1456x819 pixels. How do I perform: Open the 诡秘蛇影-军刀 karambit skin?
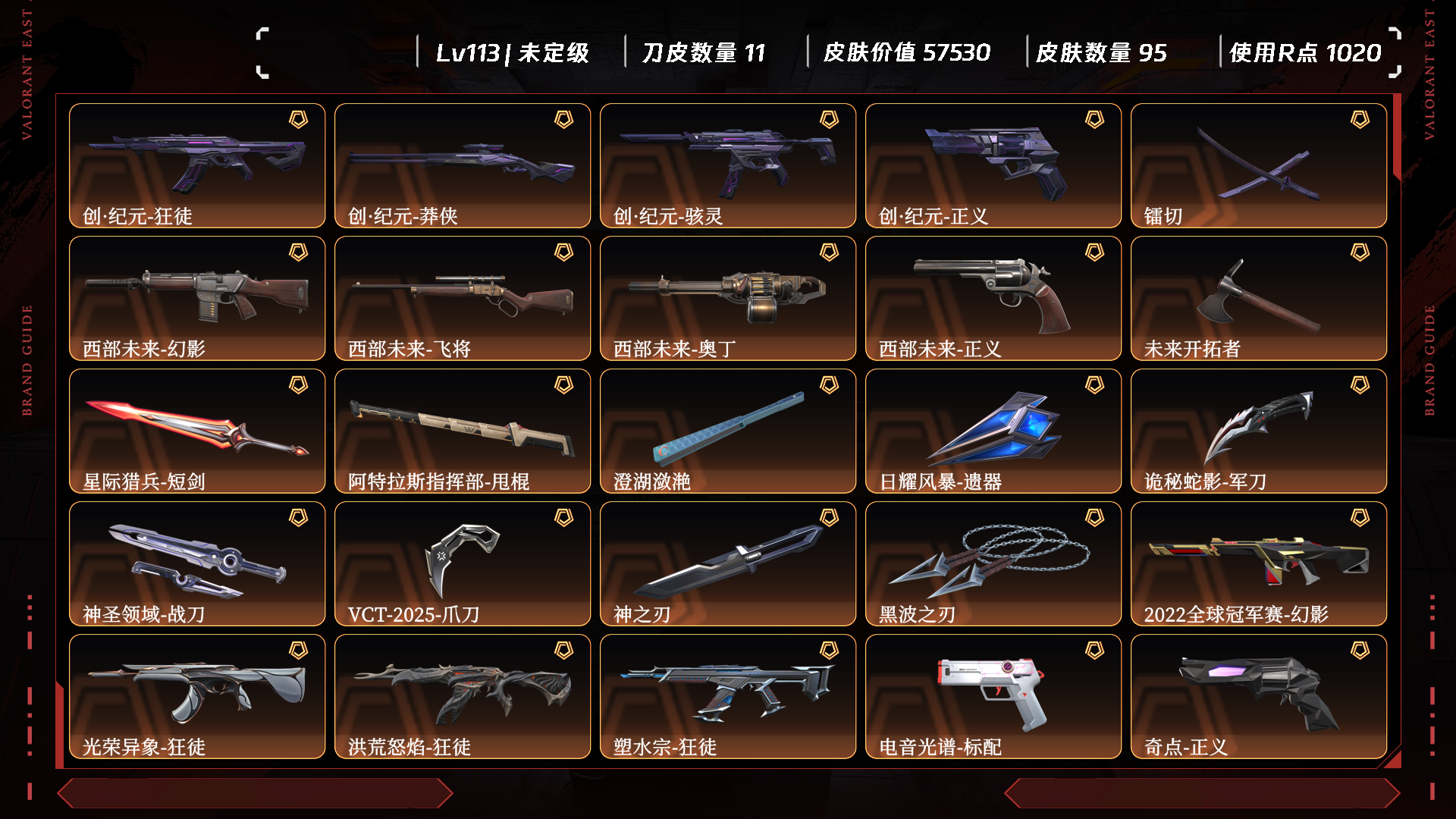point(1259,431)
